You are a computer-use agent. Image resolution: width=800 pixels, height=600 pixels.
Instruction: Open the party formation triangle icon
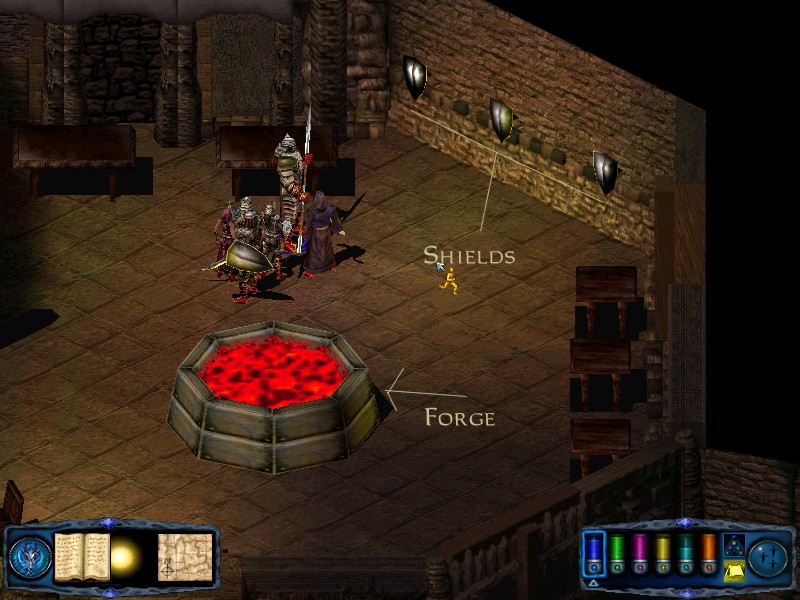[x=733, y=545]
